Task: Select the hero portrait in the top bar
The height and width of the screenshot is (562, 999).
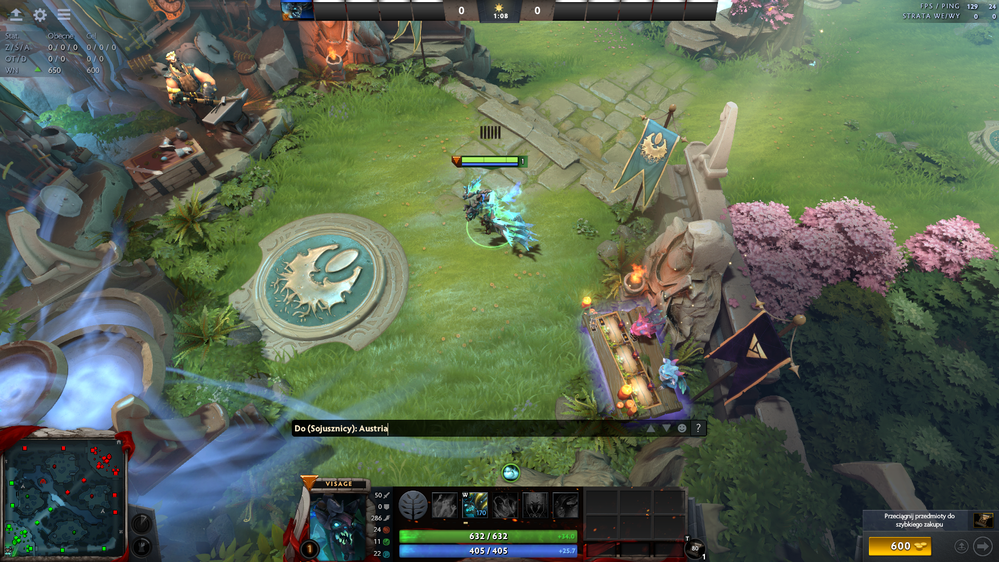Action: click(x=297, y=11)
